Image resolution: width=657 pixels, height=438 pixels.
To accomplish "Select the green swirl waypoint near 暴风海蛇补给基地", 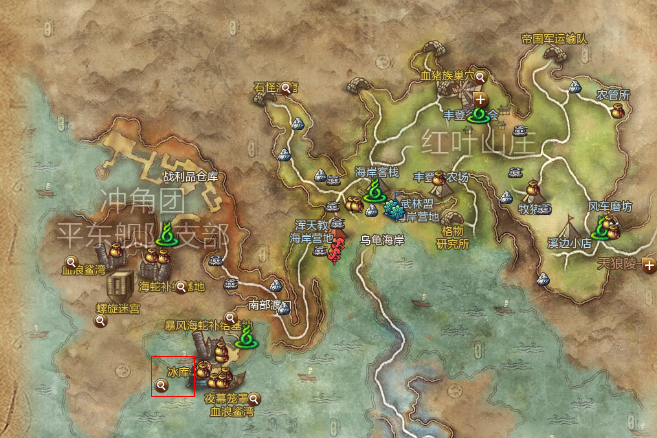I will coord(241,338).
